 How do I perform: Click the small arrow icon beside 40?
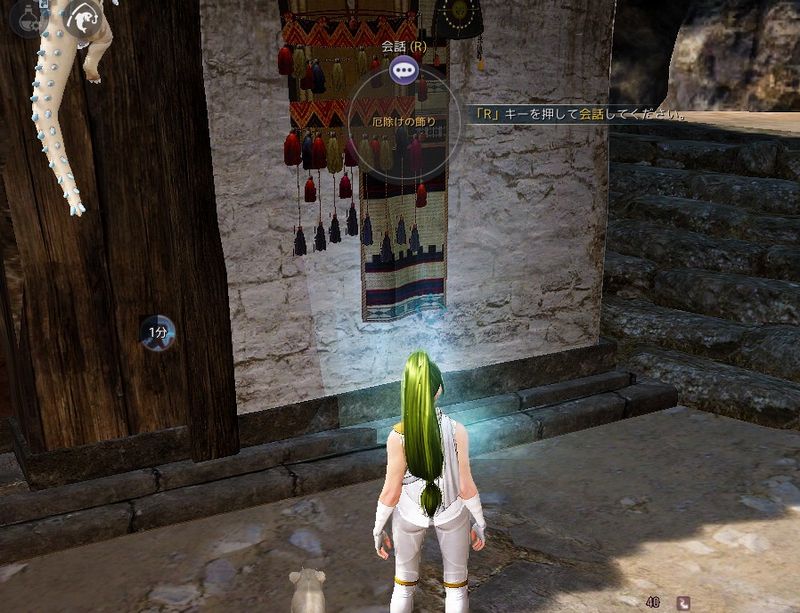[683, 602]
